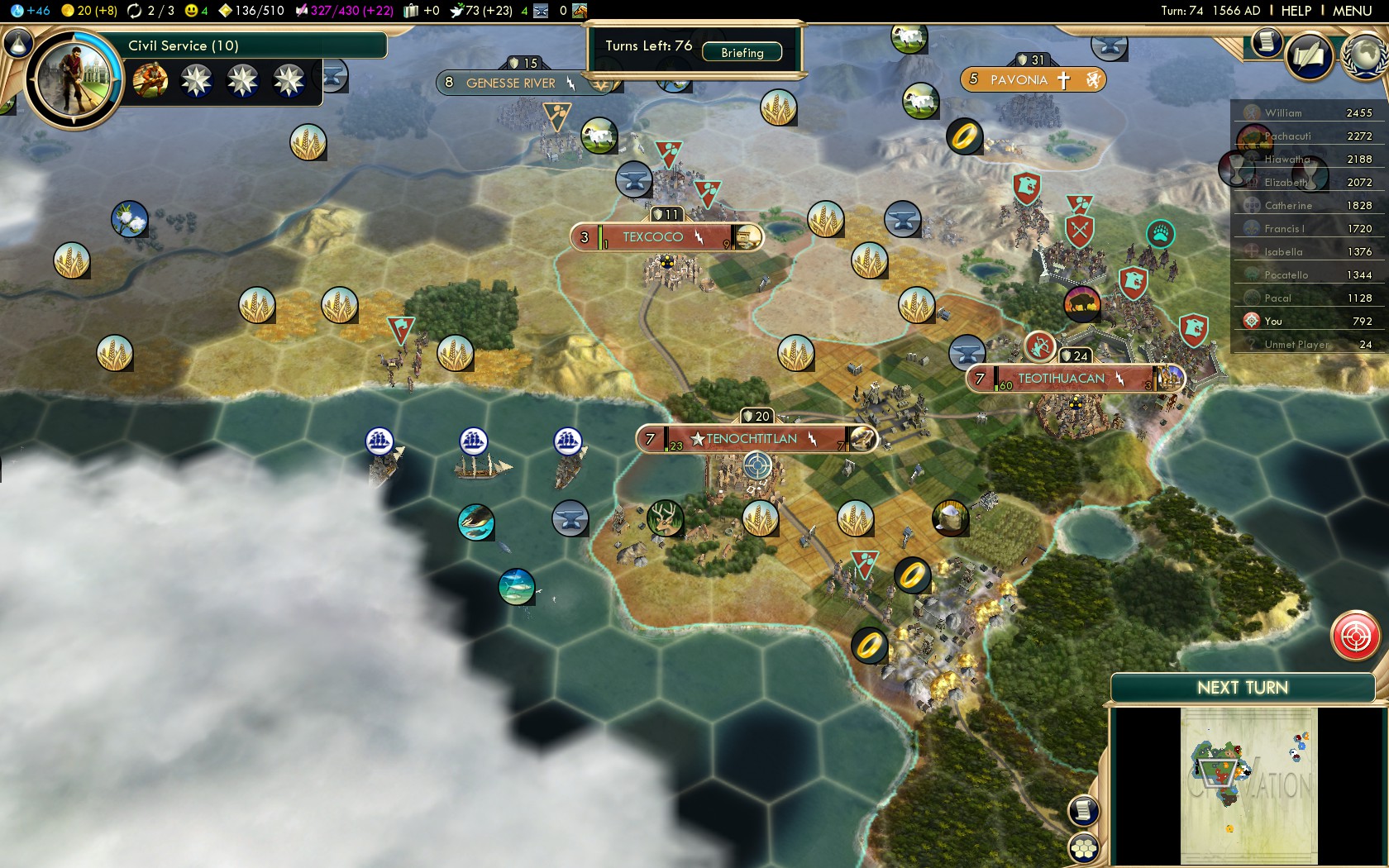The width and height of the screenshot is (1389, 868).
Task: Open the MENU in the top bar
Action: point(1352,11)
